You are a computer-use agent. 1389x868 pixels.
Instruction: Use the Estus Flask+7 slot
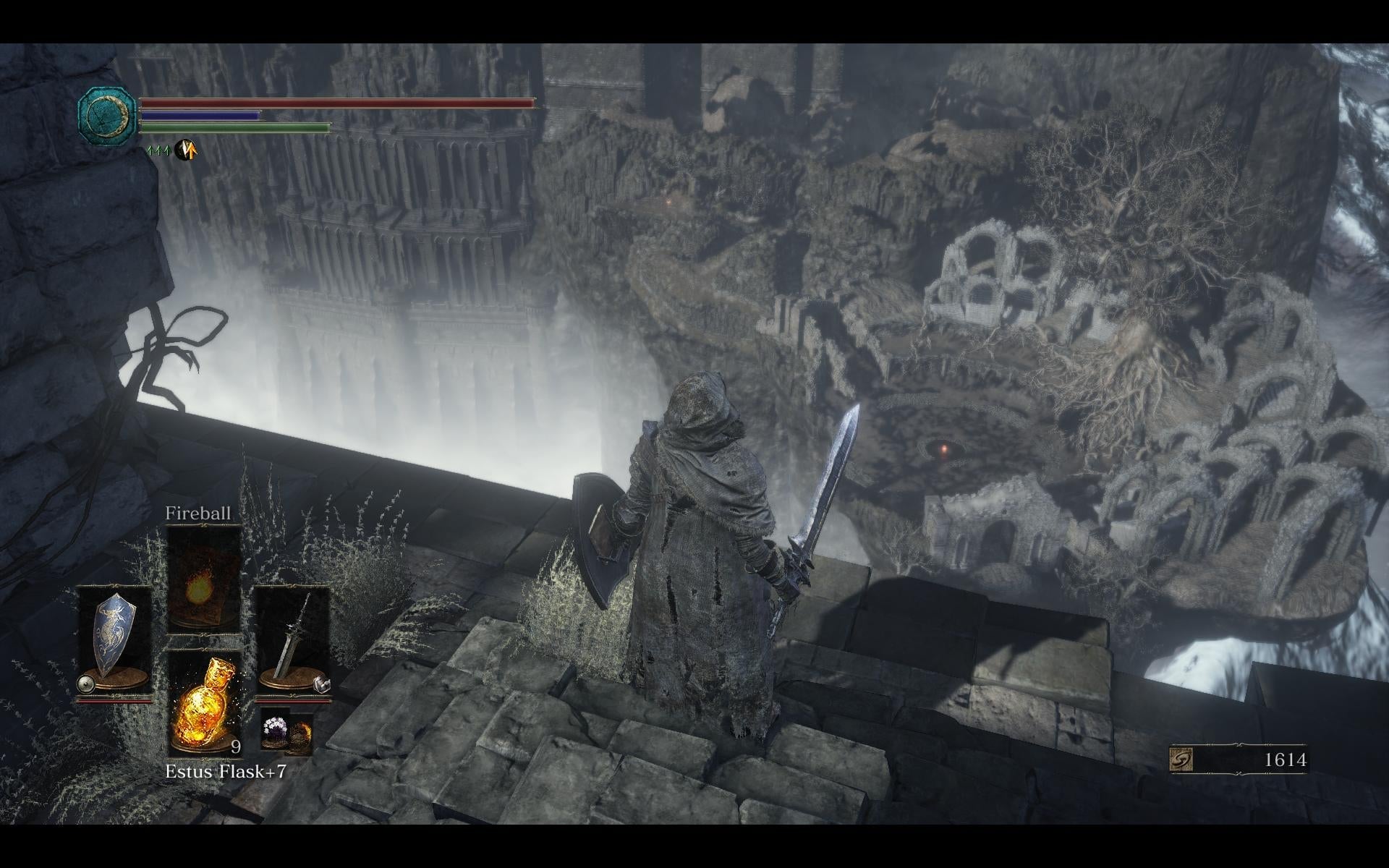pyautogui.click(x=204, y=702)
